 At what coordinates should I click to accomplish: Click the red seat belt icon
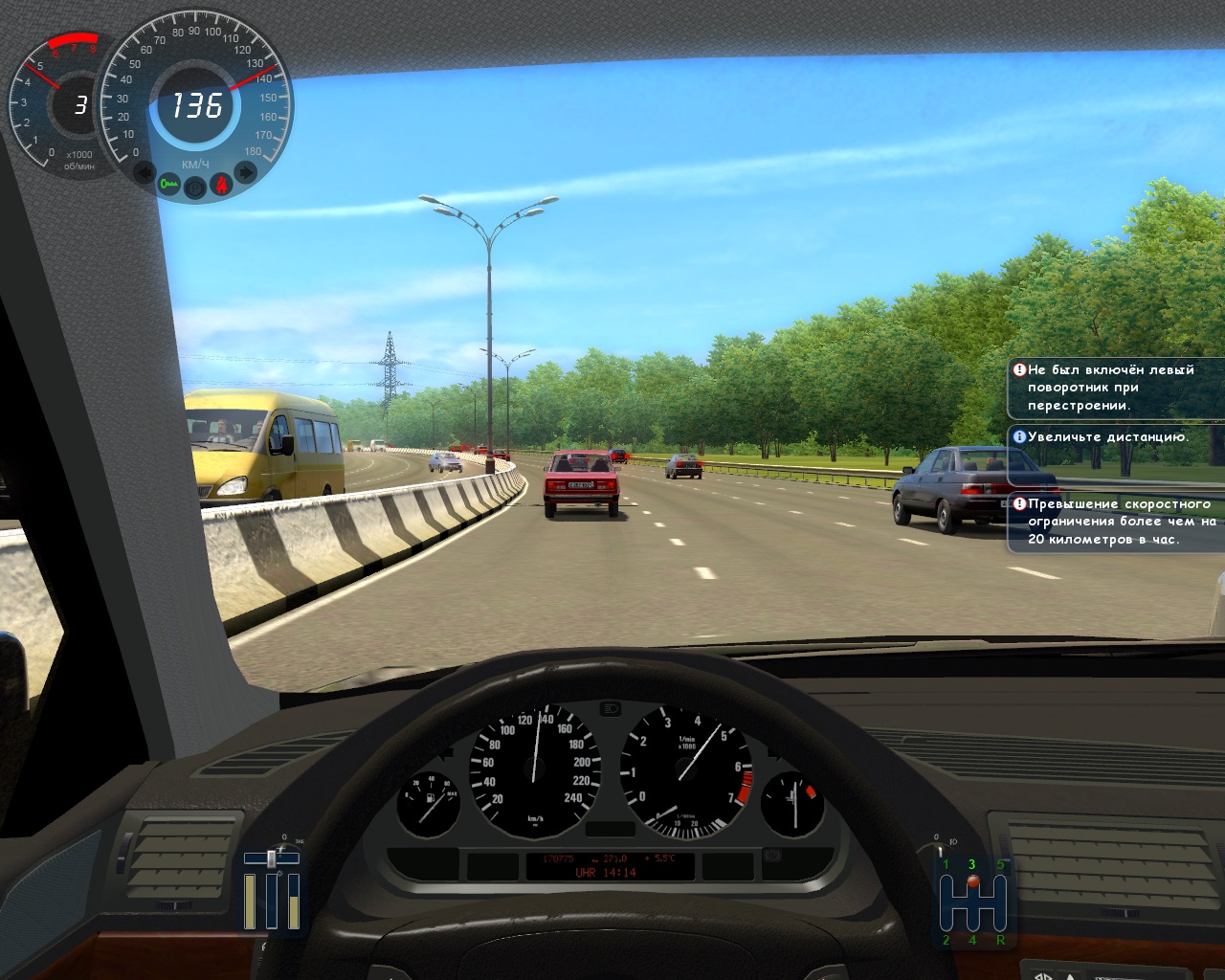tap(221, 182)
